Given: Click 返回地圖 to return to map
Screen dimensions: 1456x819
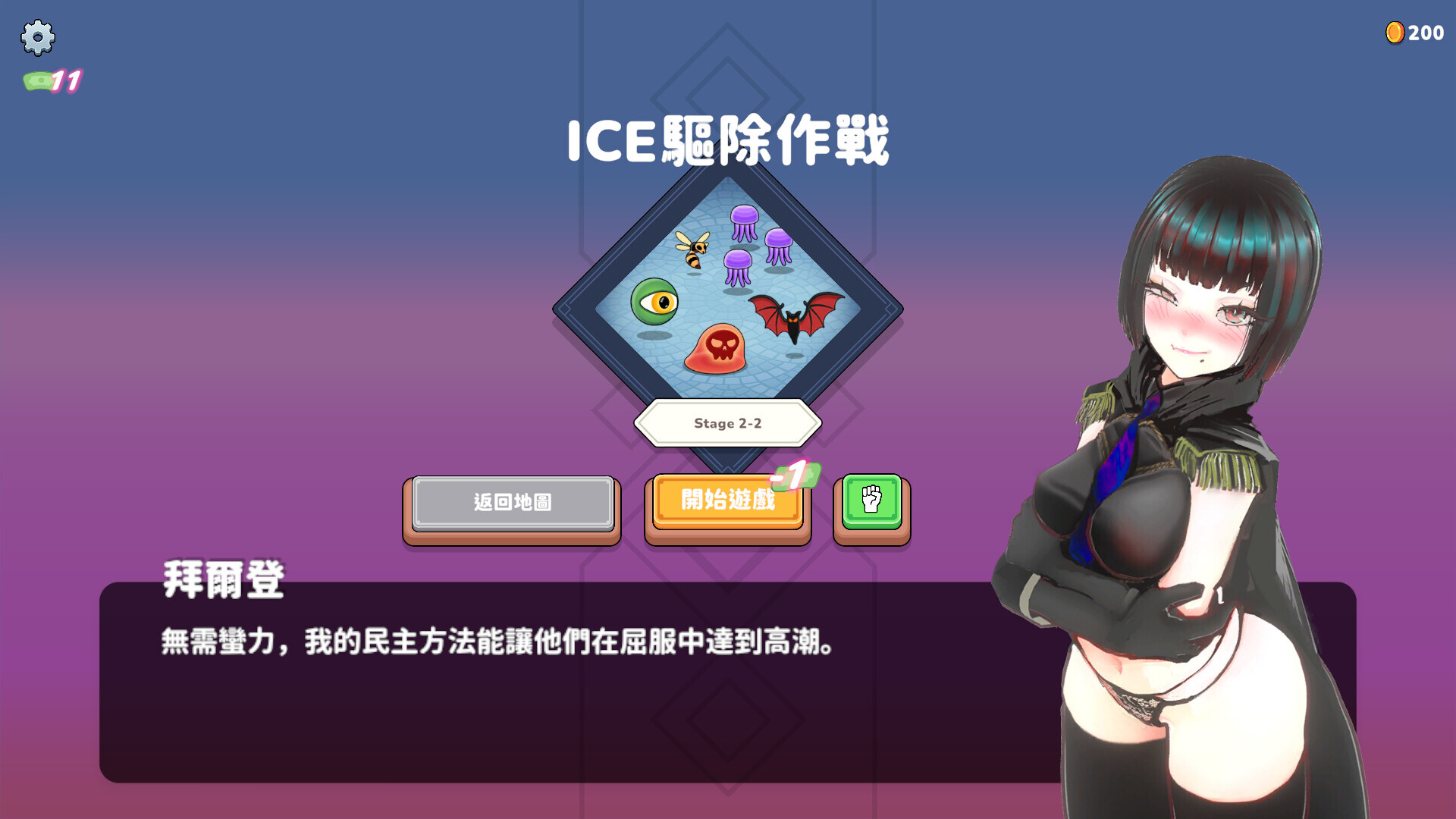Looking at the screenshot, I should (511, 502).
